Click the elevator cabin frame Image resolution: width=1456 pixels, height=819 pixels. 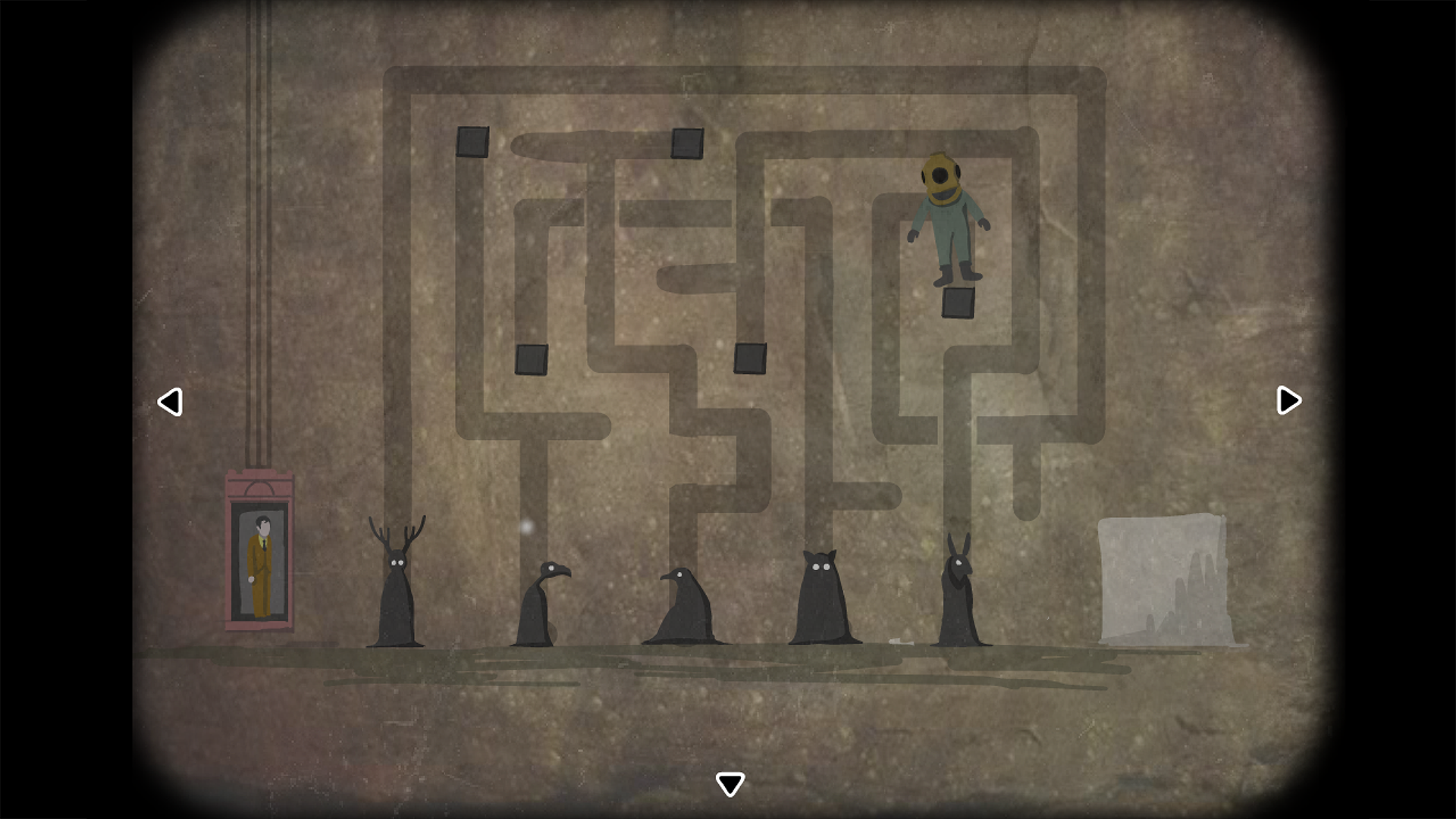[260, 485]
